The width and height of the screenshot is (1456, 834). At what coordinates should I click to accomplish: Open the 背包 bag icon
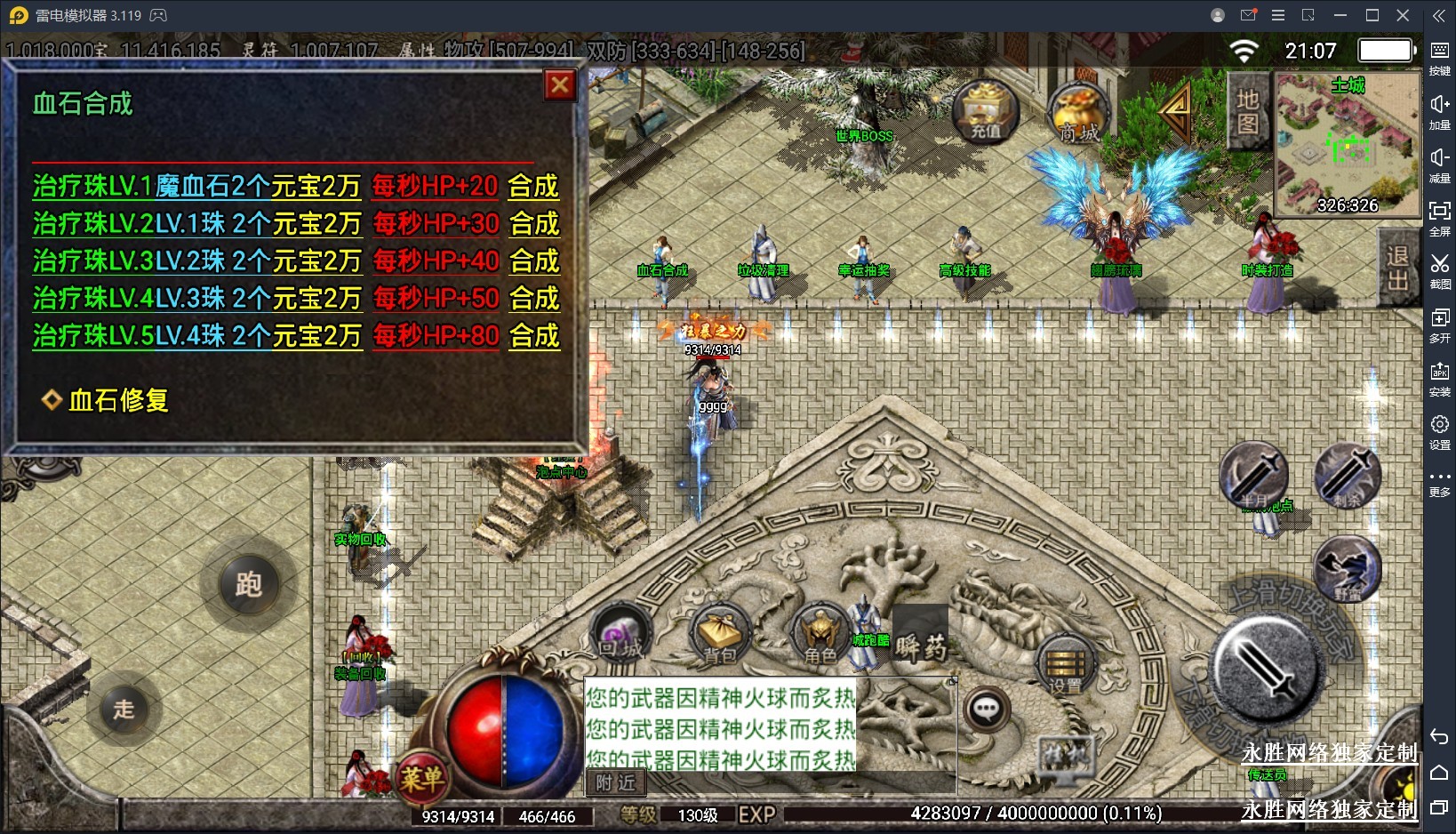[720, 636]
